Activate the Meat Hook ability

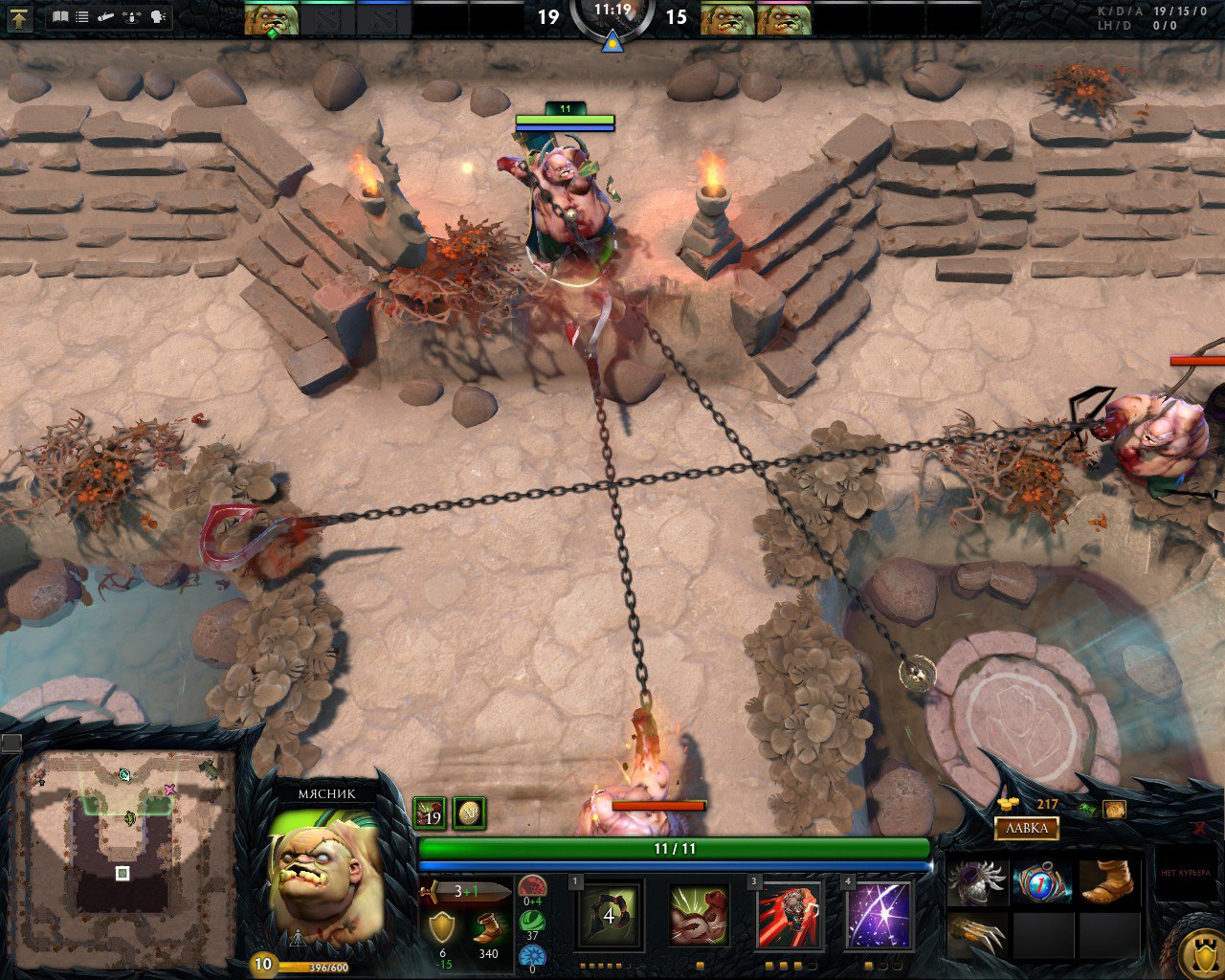(x=609, y=916)
